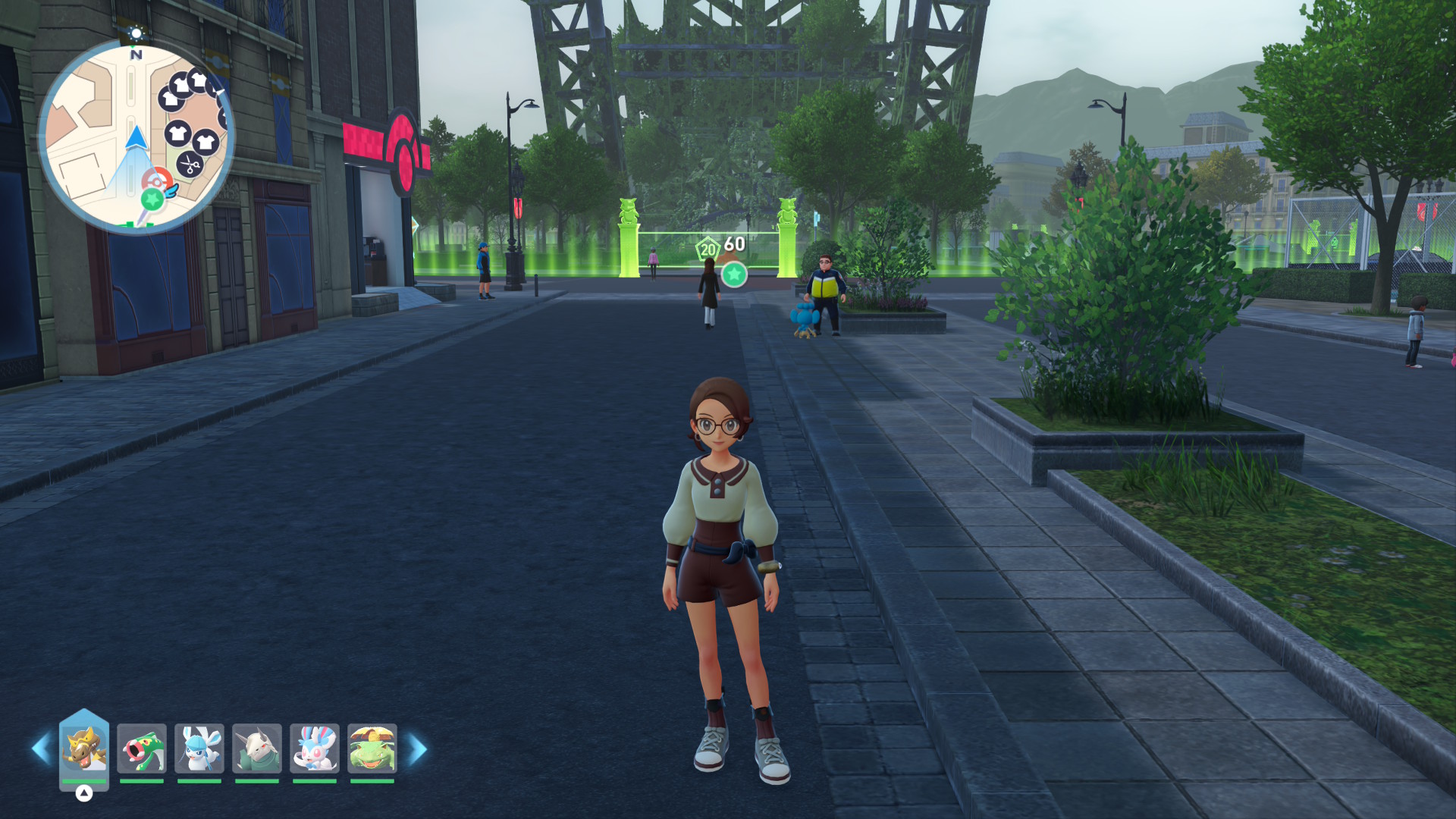Switch to the blue Sylveon party slot

tap(315, 749)
